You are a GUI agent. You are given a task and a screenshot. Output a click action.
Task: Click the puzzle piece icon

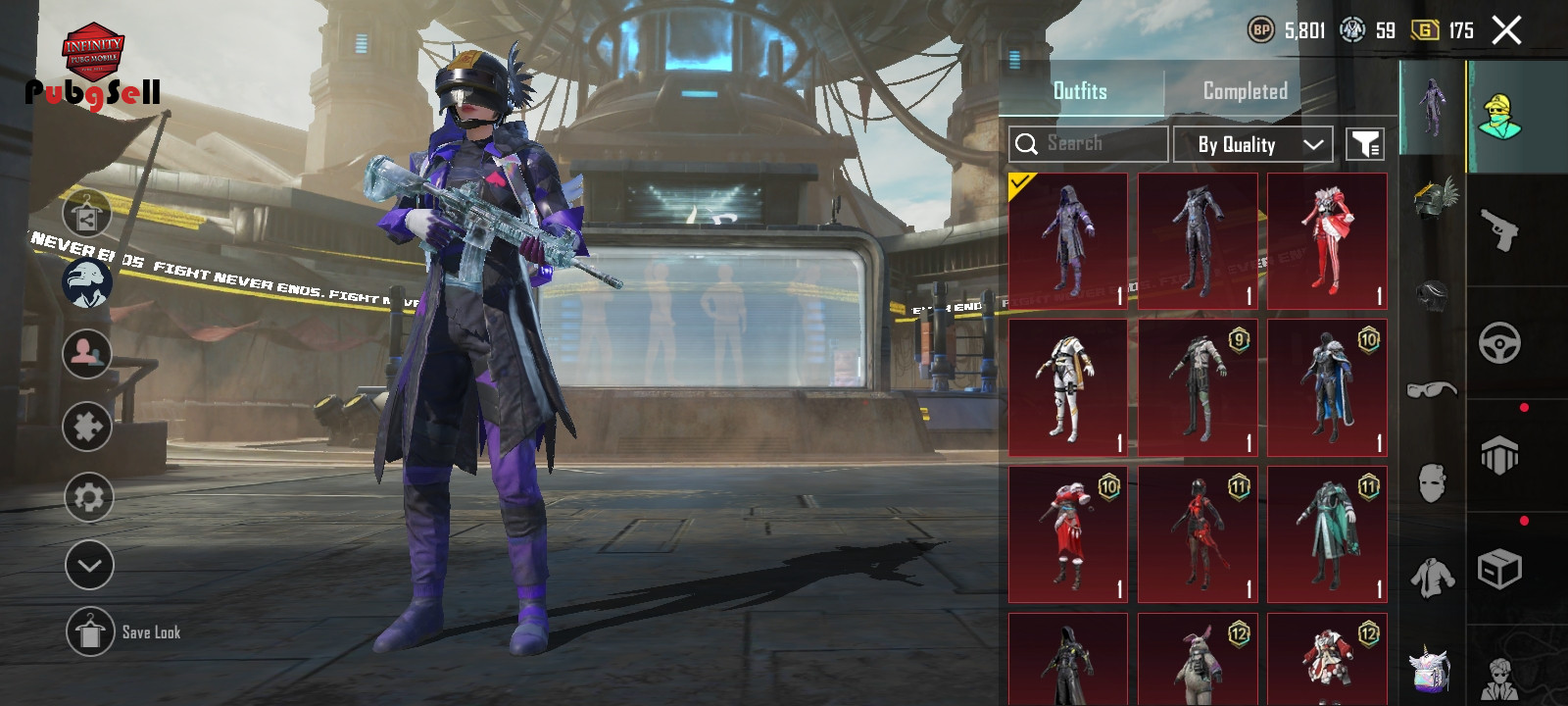click(87, 427)
